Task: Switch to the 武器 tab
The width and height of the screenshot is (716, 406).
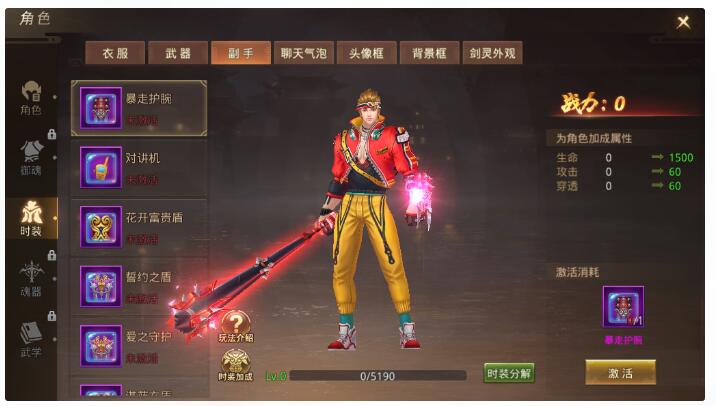Action: (178, 54)
